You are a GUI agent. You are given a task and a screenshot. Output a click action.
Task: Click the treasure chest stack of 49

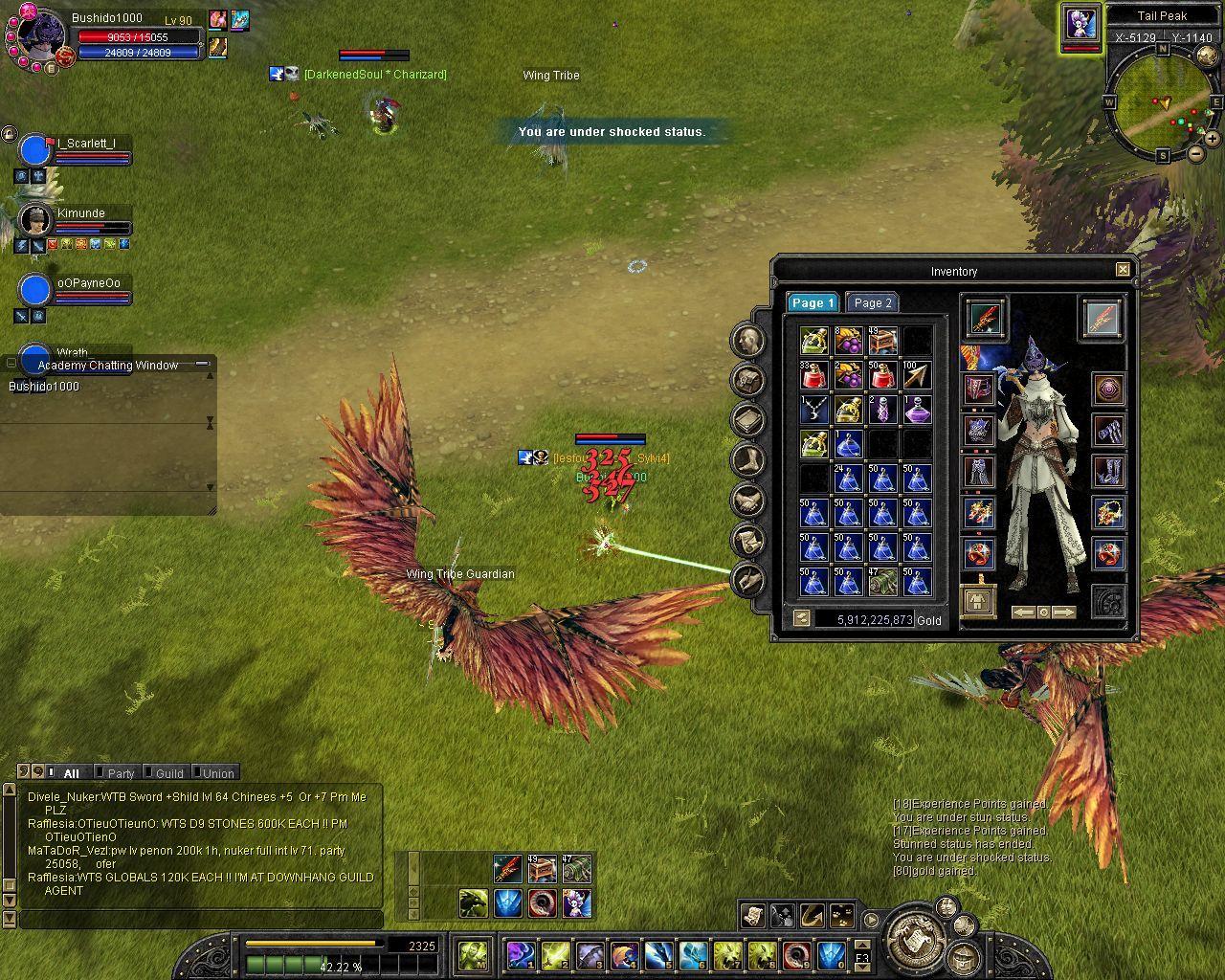(x=882, y=341)
